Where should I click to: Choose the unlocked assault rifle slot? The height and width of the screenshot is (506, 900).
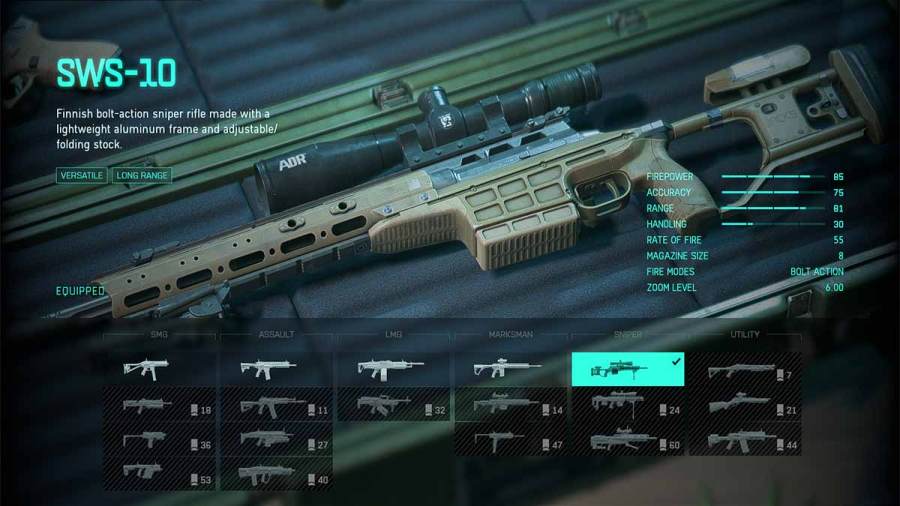277,369
